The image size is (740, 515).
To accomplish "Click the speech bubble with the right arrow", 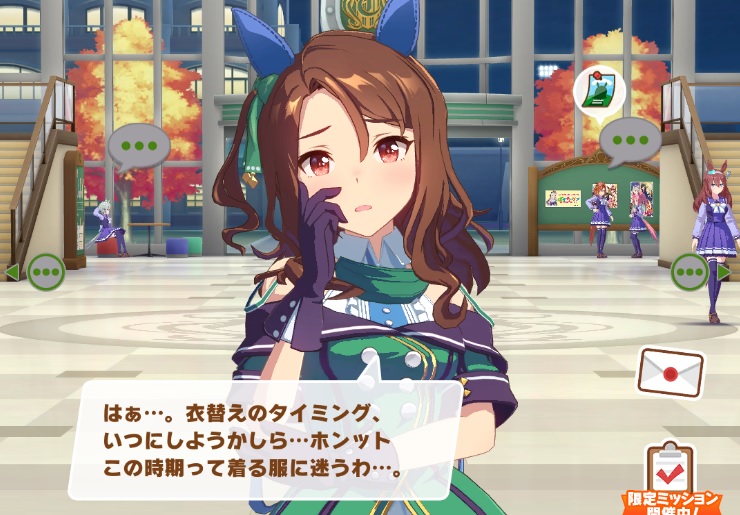I will point(690,270).
